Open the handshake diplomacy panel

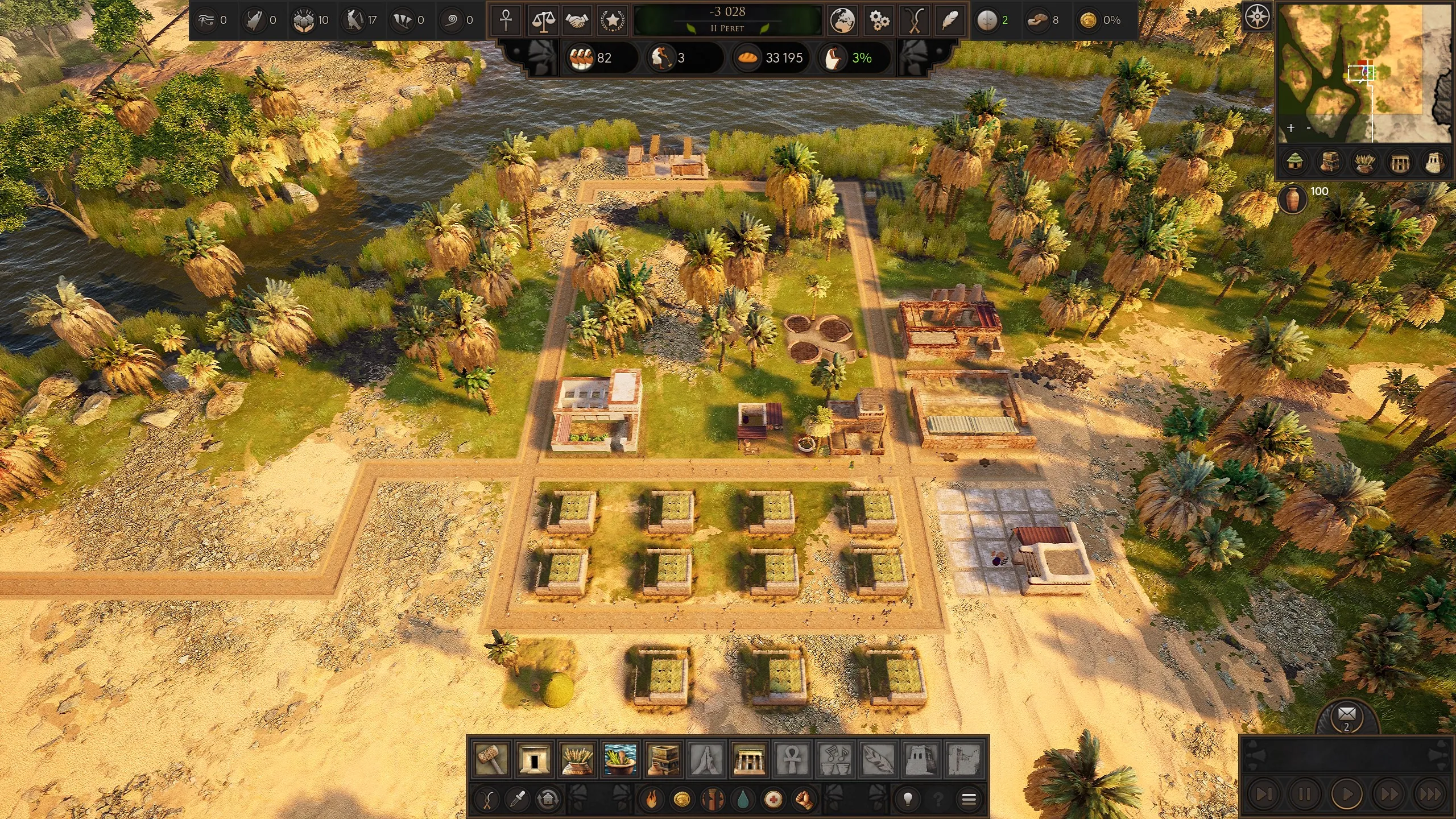click(x=578, y=20)
